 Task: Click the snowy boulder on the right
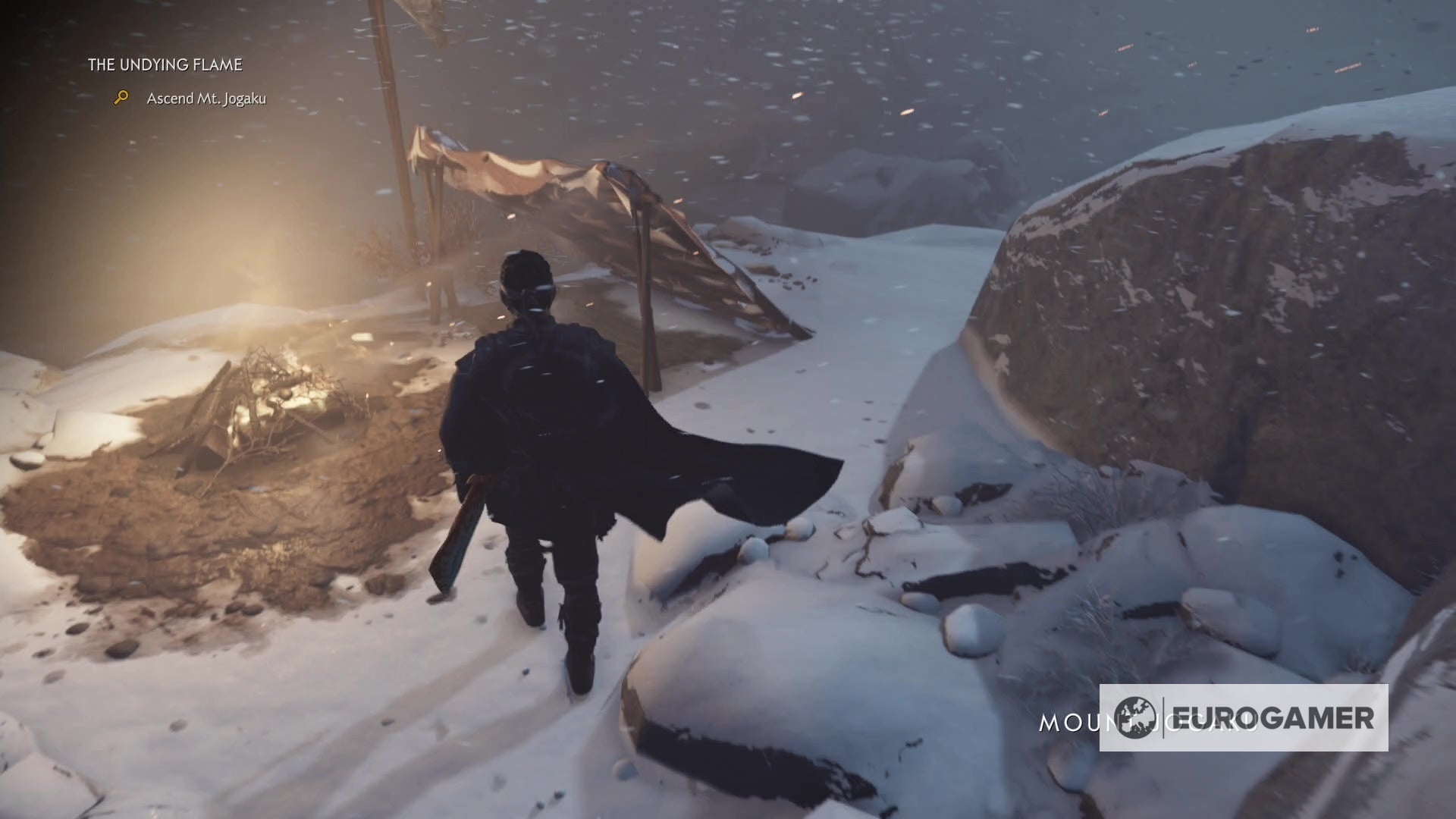click(1213, 303)
